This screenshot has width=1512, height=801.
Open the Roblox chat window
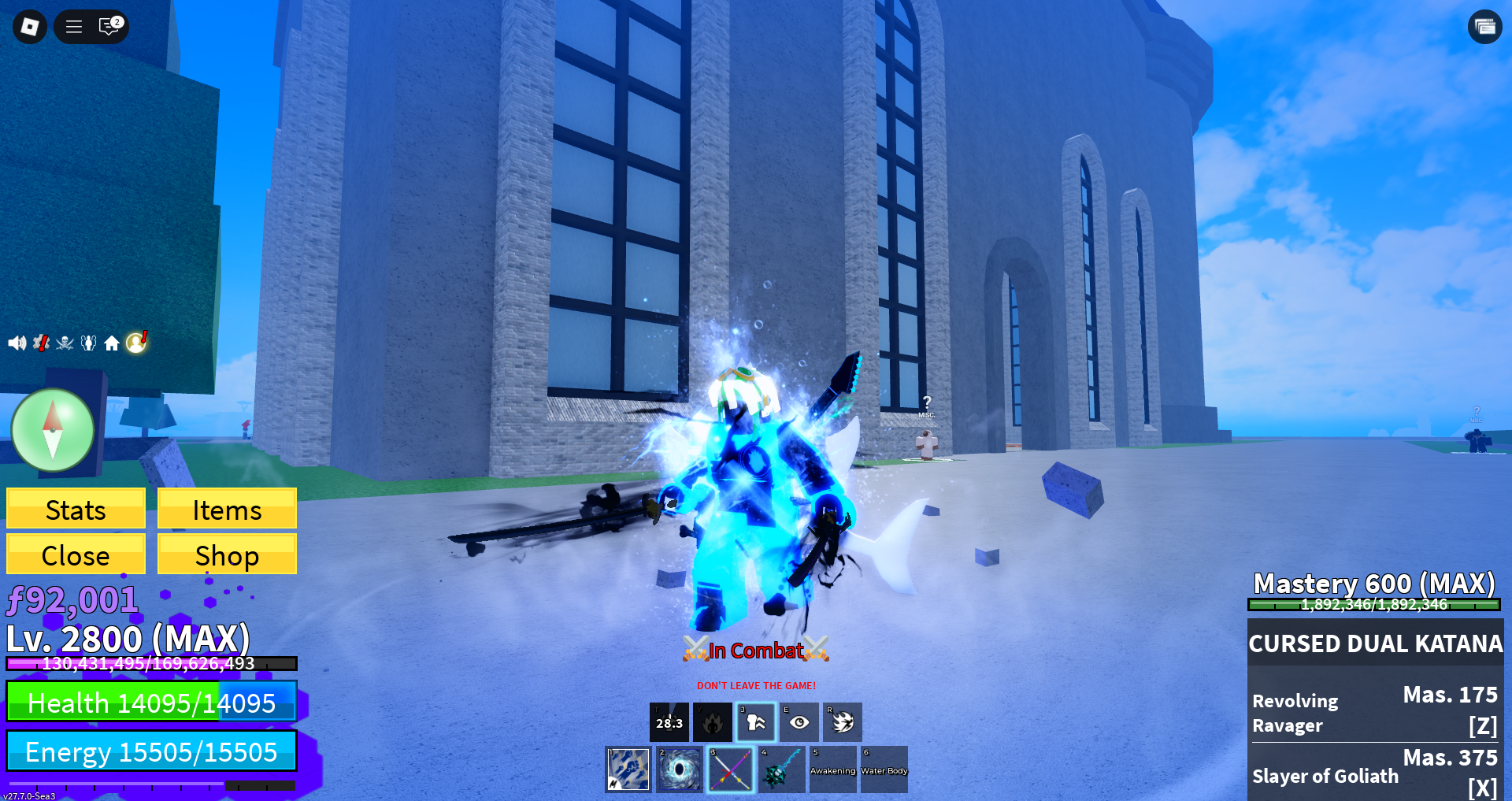(x=109, y=27)
